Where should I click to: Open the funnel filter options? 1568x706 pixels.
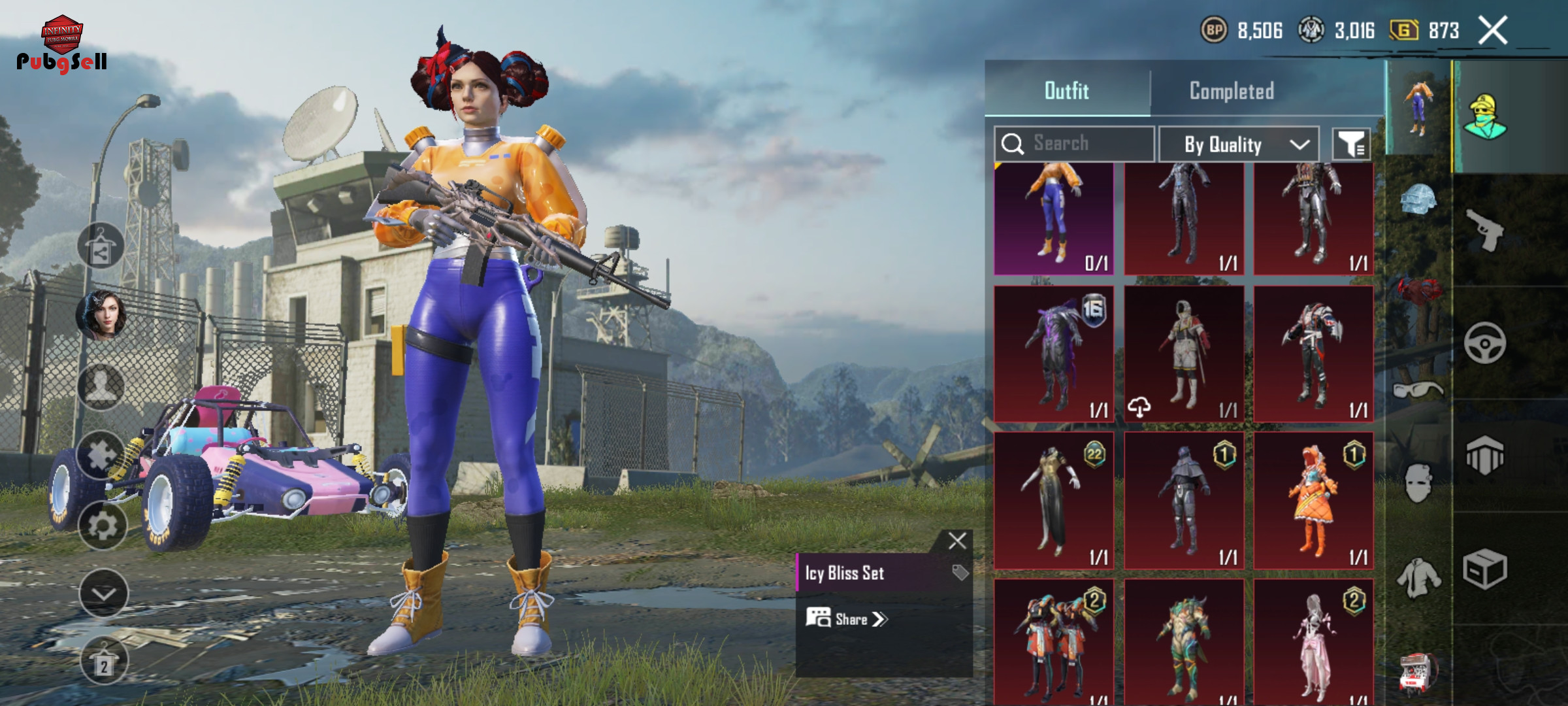(1351, 144)
